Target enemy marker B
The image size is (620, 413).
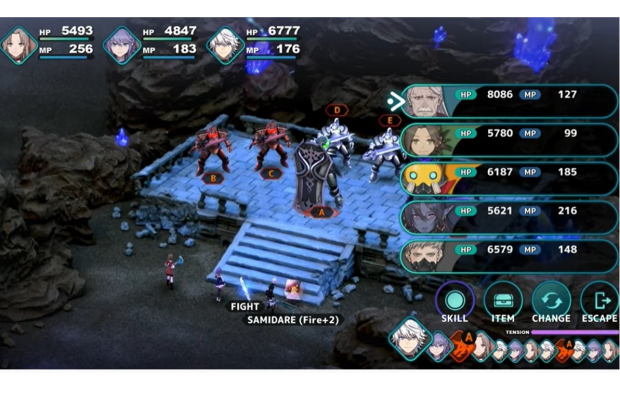[211, 178]
